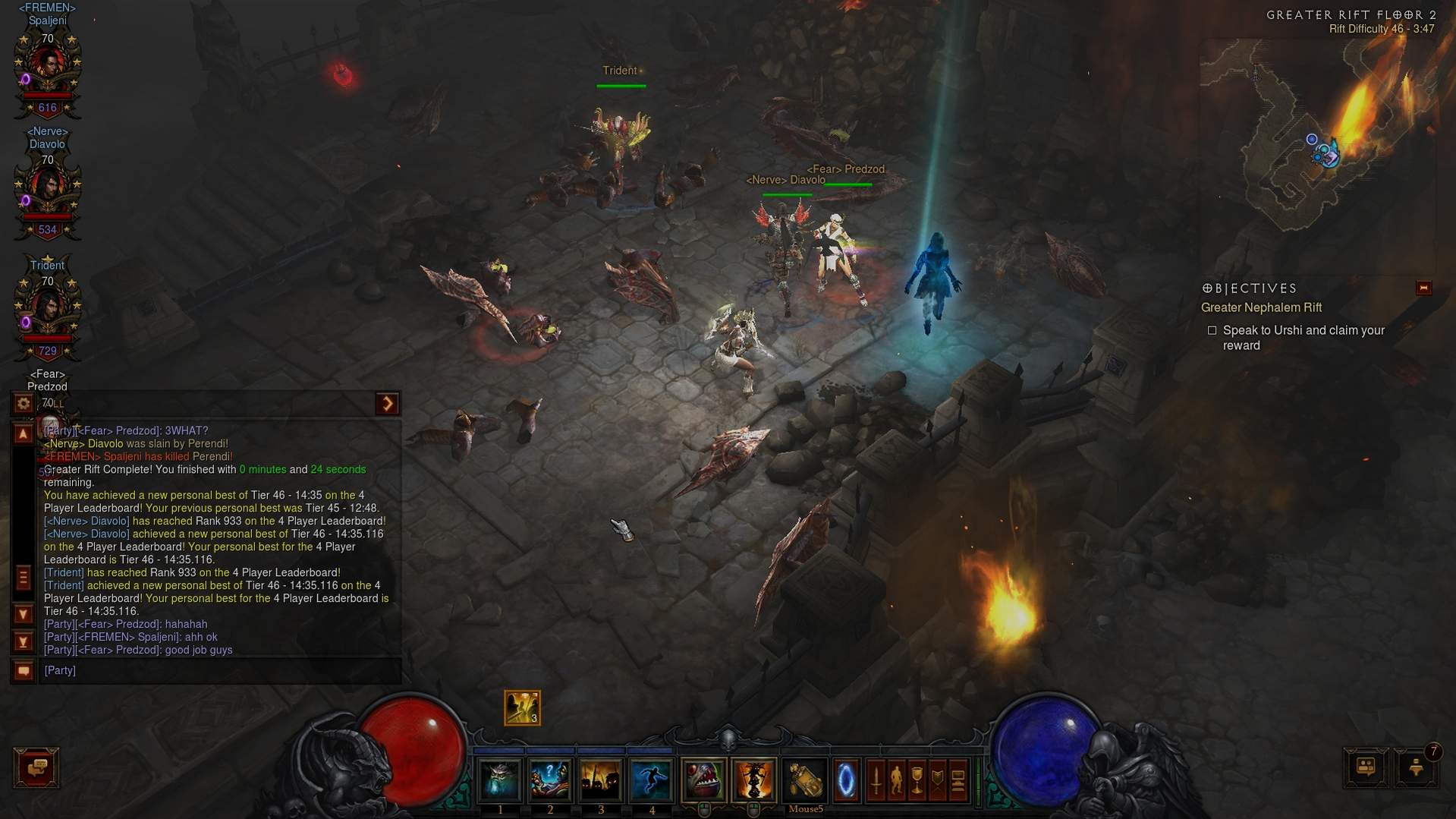This screenshot has height=819, width=1456.
Task: Collapse the chat window with the arrow
Action: [387, 404]
